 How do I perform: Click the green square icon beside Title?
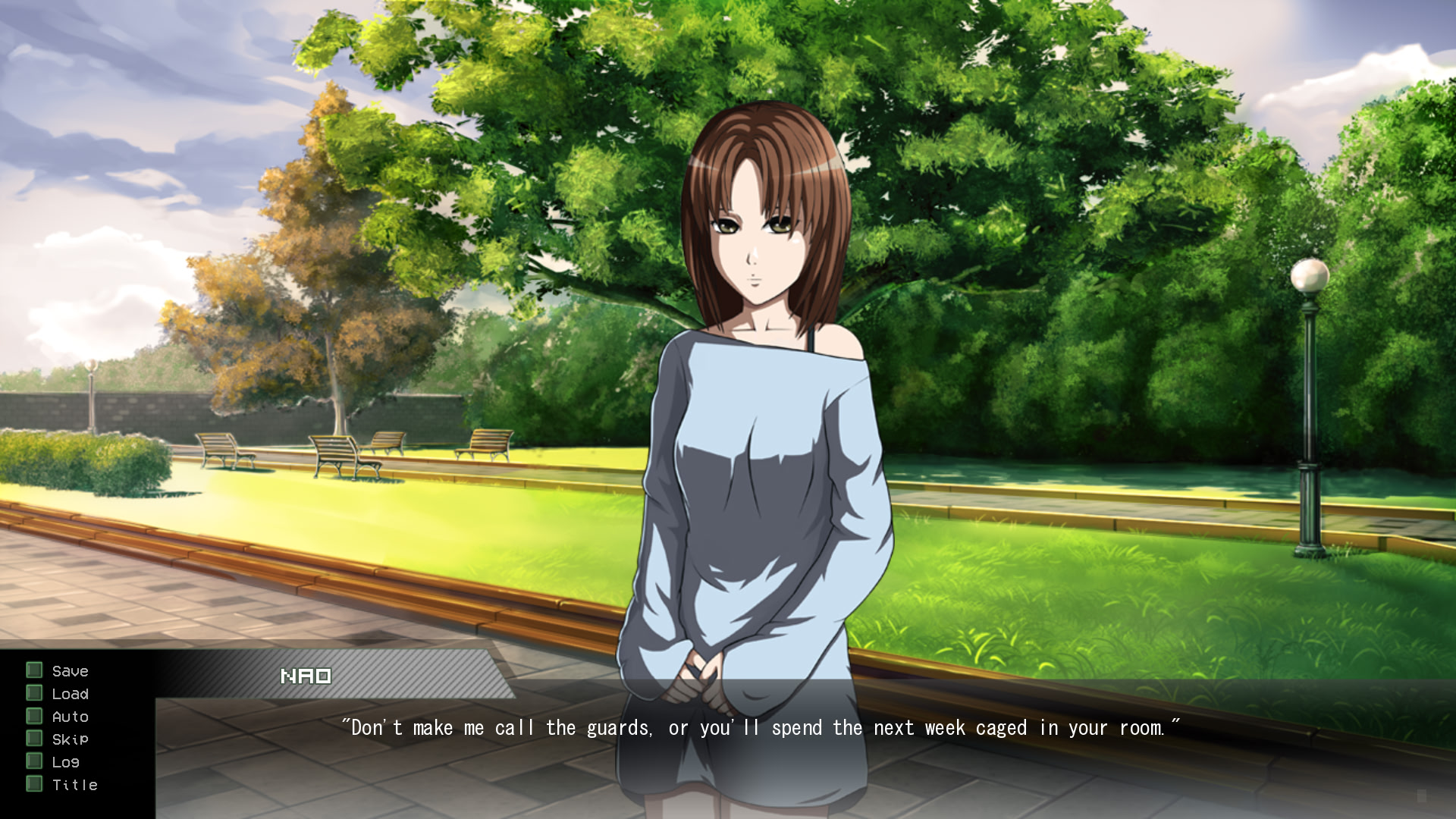(x=33, y=785)
